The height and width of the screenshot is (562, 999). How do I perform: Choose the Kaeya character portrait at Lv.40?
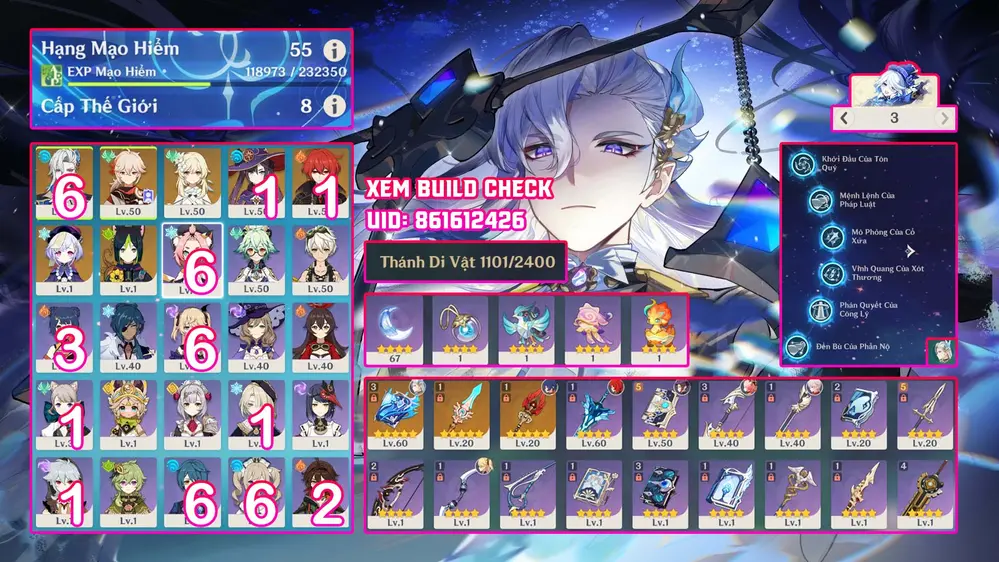(x=127, y=336)
